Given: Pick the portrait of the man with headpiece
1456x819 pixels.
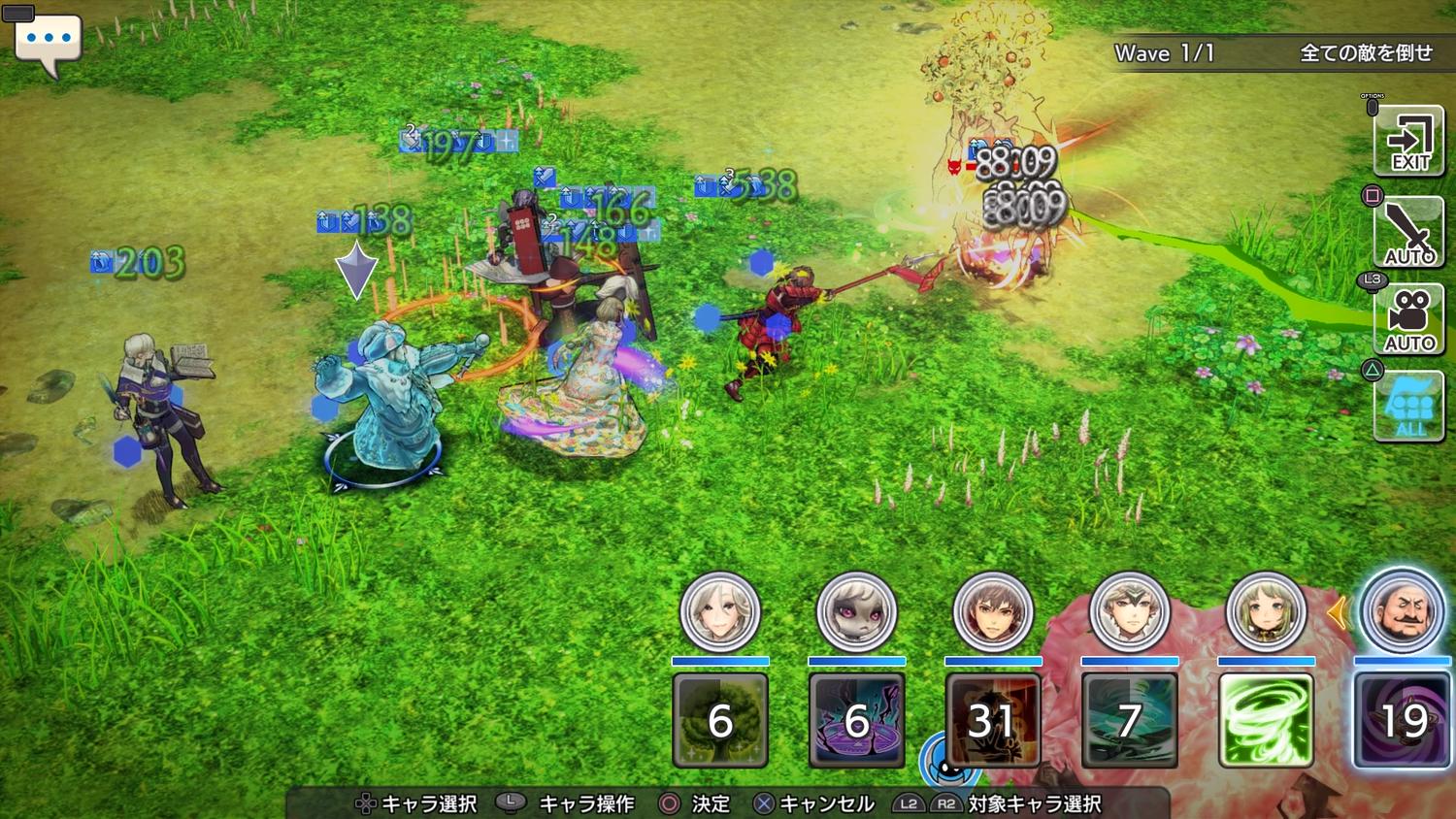Looking at the screenshot, I should [x=1129, y=612].
